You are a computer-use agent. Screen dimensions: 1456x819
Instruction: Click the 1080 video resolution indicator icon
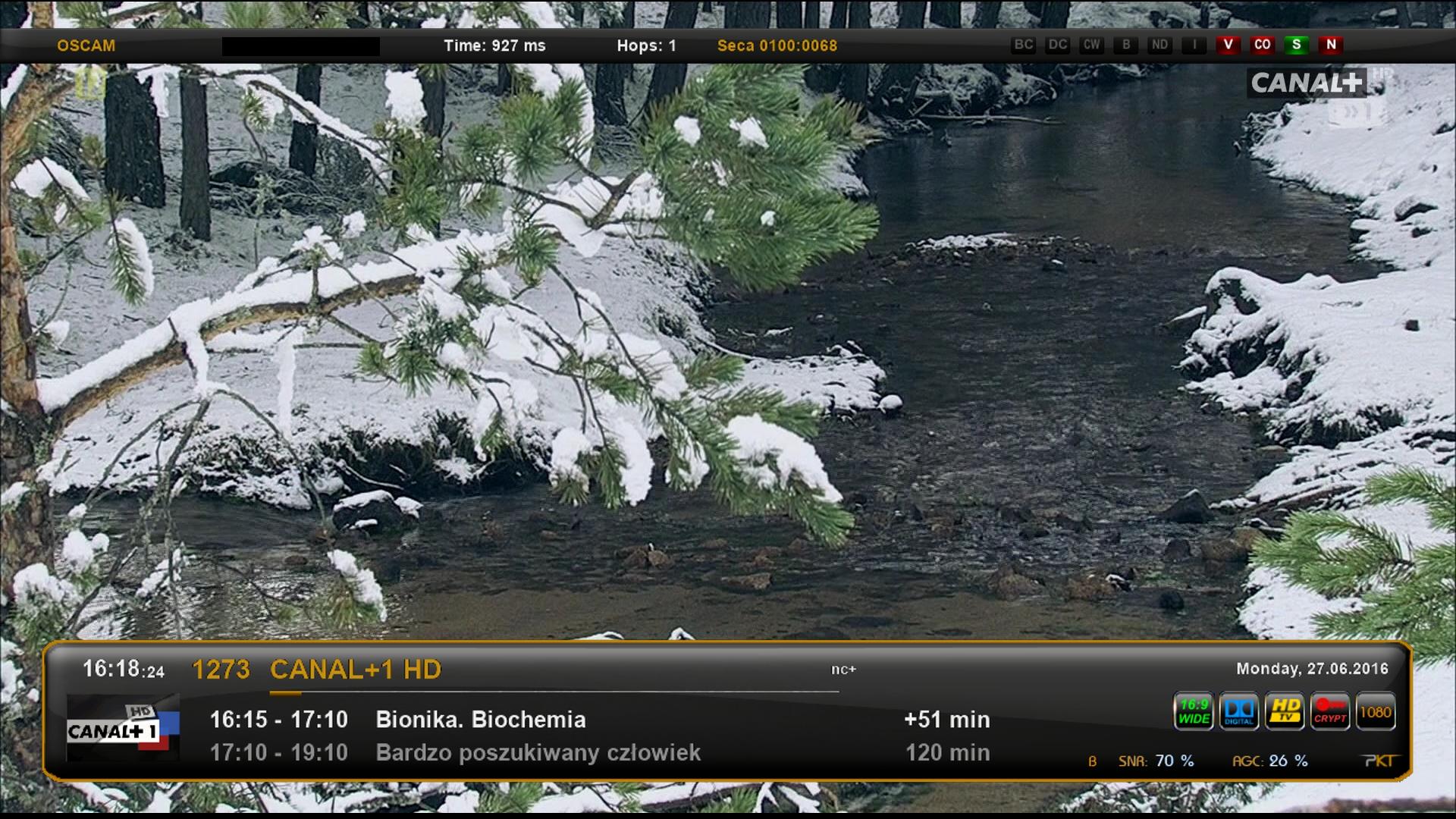[1377, 711]
